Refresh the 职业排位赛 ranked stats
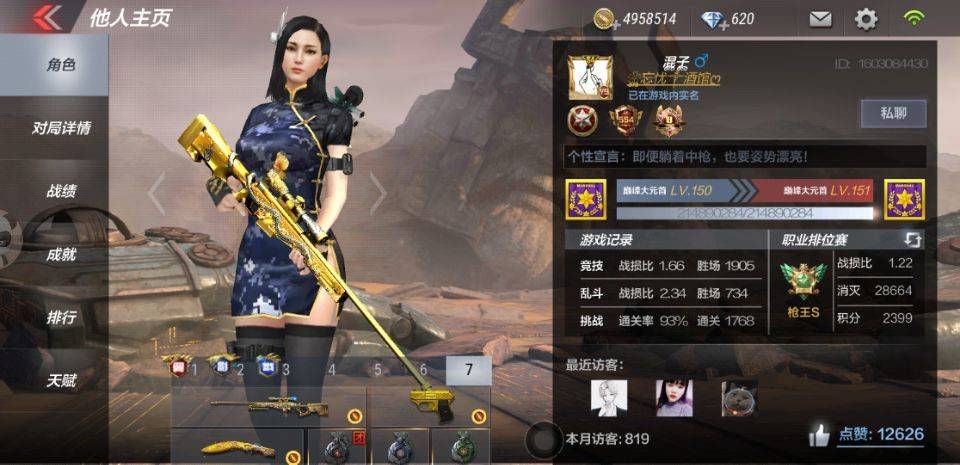The width and height of the screenshot is (960, 465). pyautogui.click(x=912, y=240)
